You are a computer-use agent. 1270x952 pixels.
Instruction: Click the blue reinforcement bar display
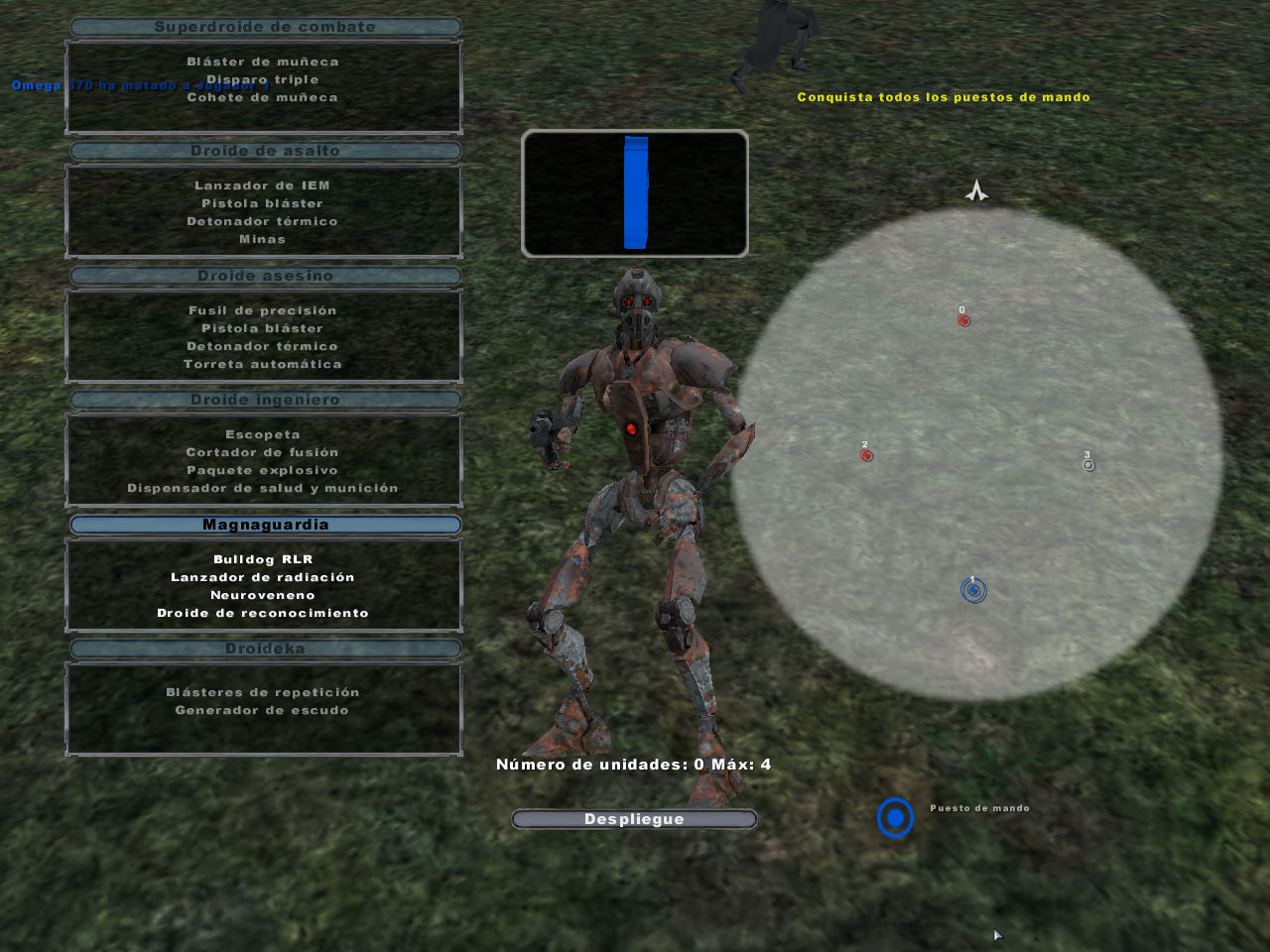pyautogui.click(x=634, y=193)
